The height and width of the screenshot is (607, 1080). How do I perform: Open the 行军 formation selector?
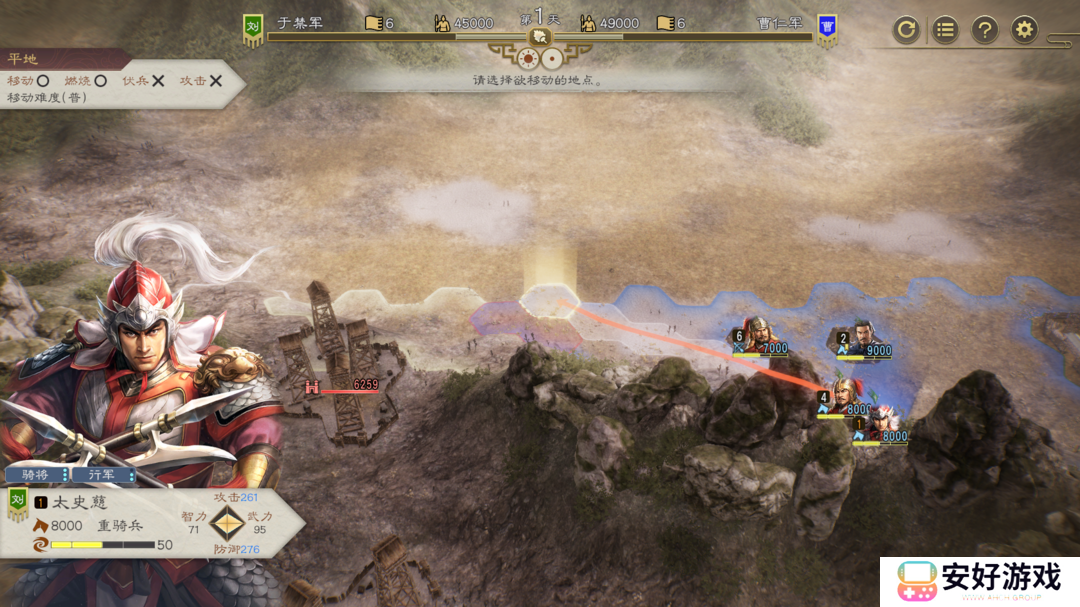104,474
